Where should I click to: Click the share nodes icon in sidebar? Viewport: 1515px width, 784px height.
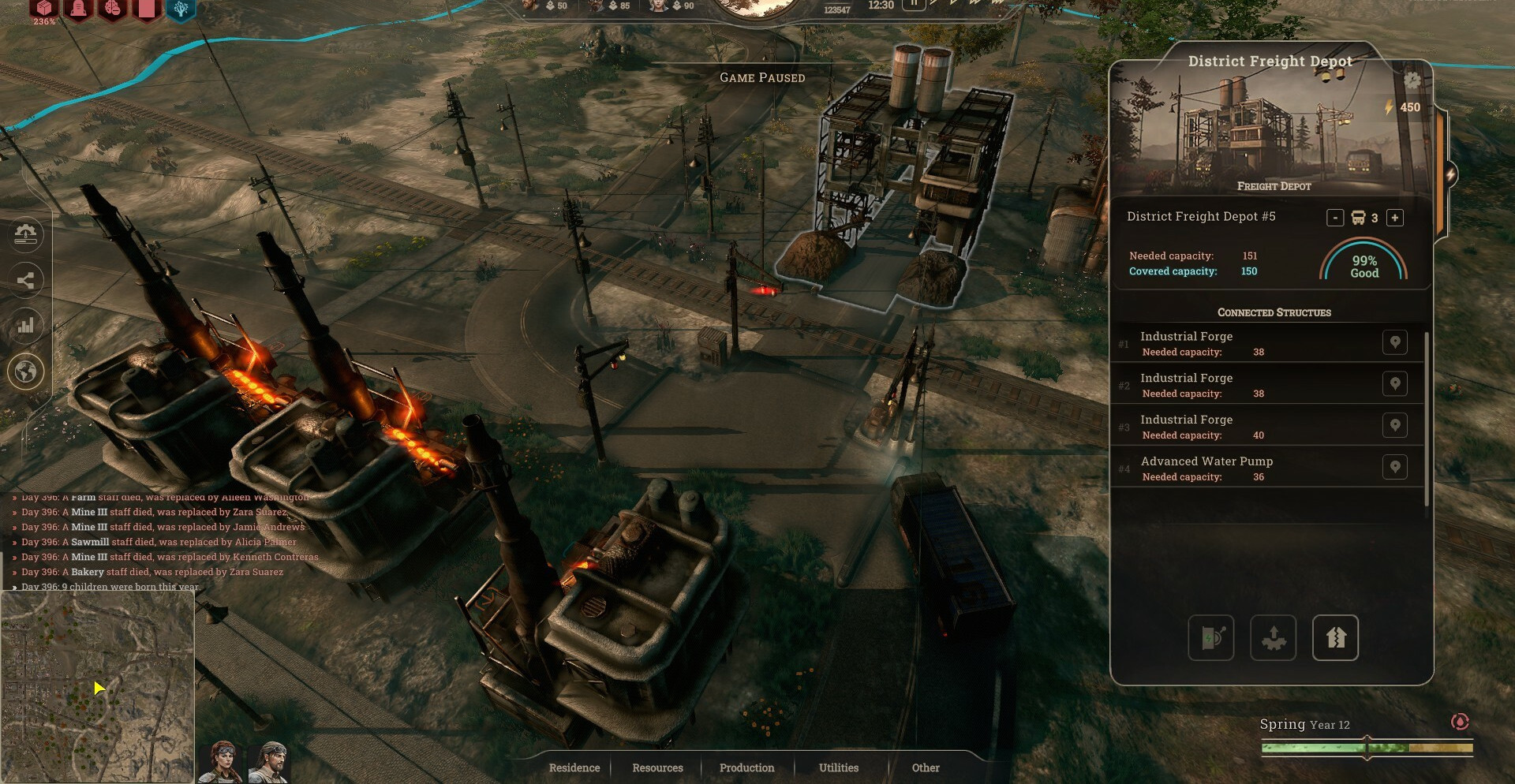pyautogui.click(x=25, y=280)
